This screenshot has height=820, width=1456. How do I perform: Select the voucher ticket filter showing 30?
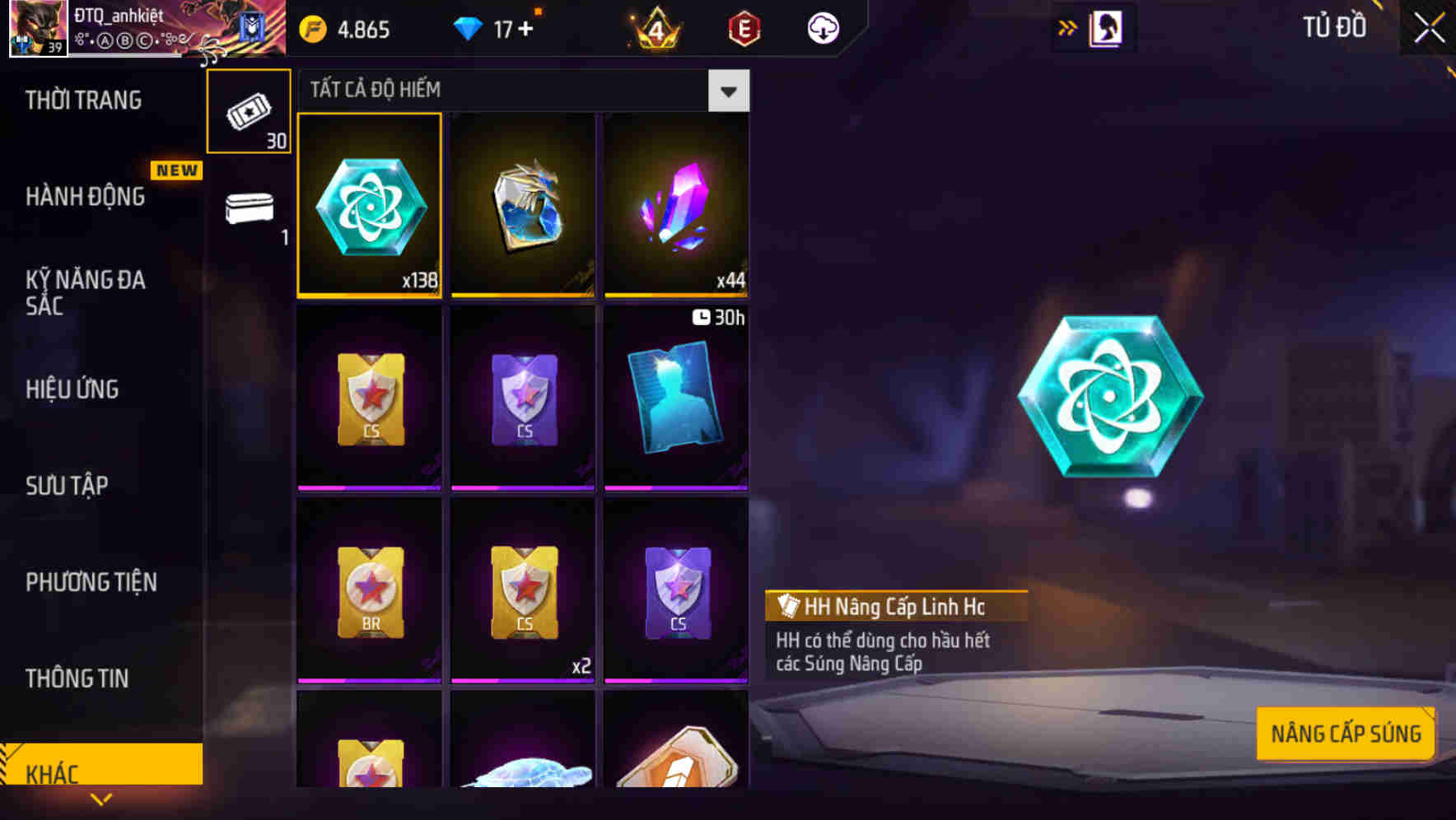249,111
